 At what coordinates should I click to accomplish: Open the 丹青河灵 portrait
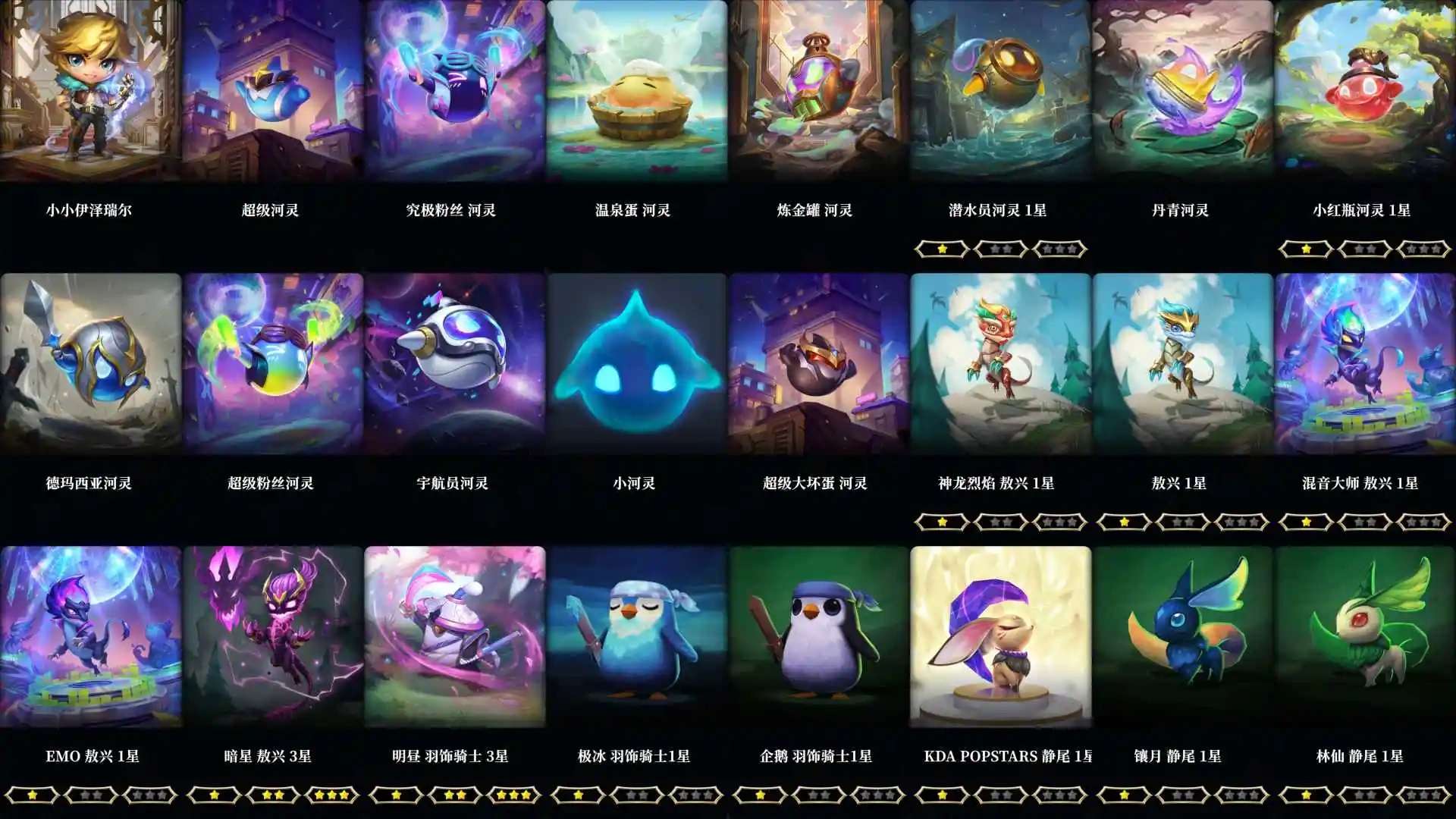click(x=1183, y=91)
